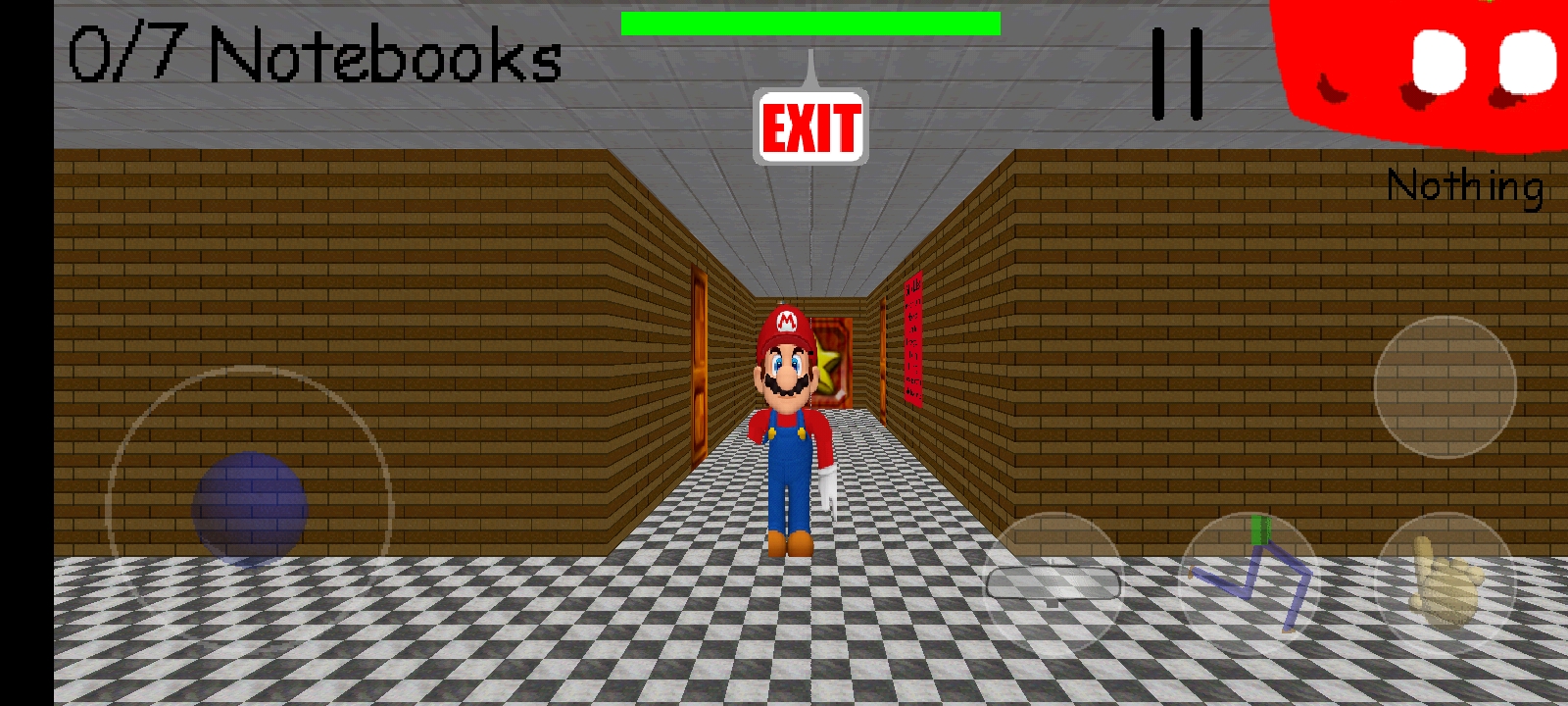
Task: Tap Mario's red cap
Action: point(784,324)
